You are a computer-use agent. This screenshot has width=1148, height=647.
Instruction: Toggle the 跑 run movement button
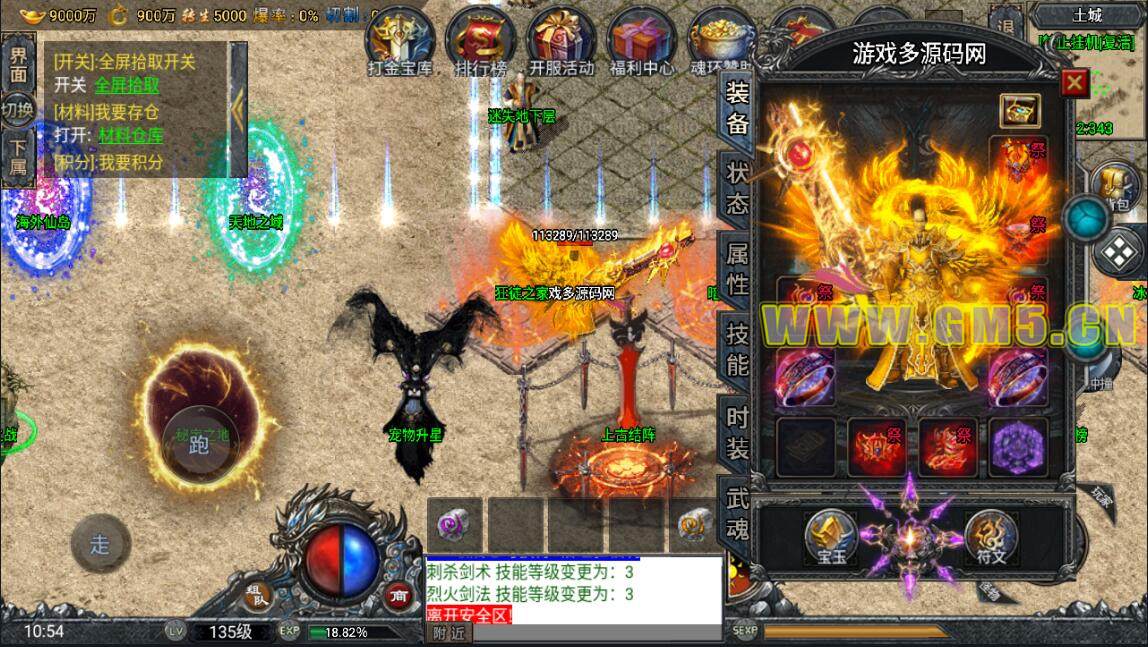click(199, 445)
